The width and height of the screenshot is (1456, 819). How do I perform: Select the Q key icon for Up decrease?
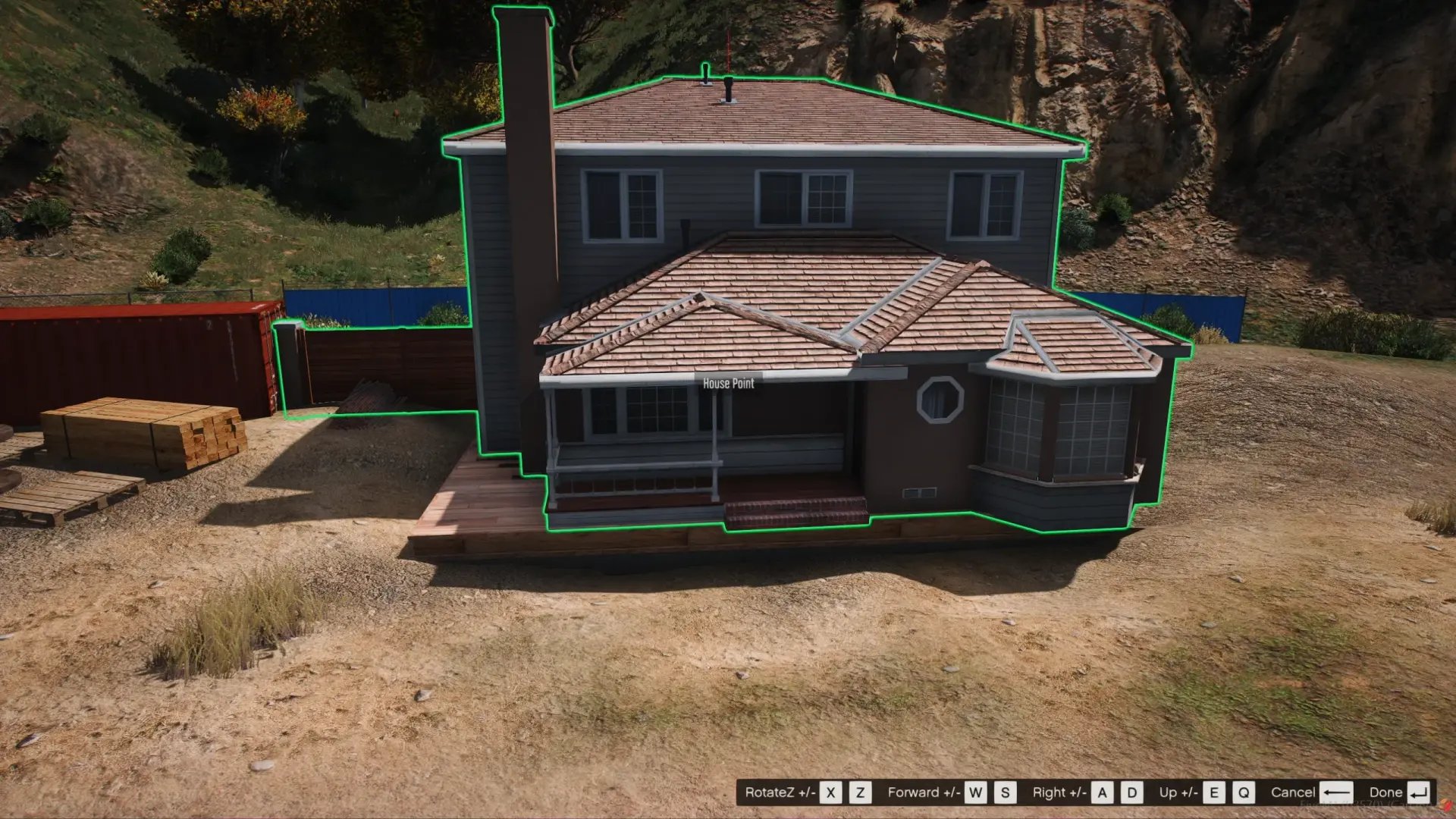1242,792
